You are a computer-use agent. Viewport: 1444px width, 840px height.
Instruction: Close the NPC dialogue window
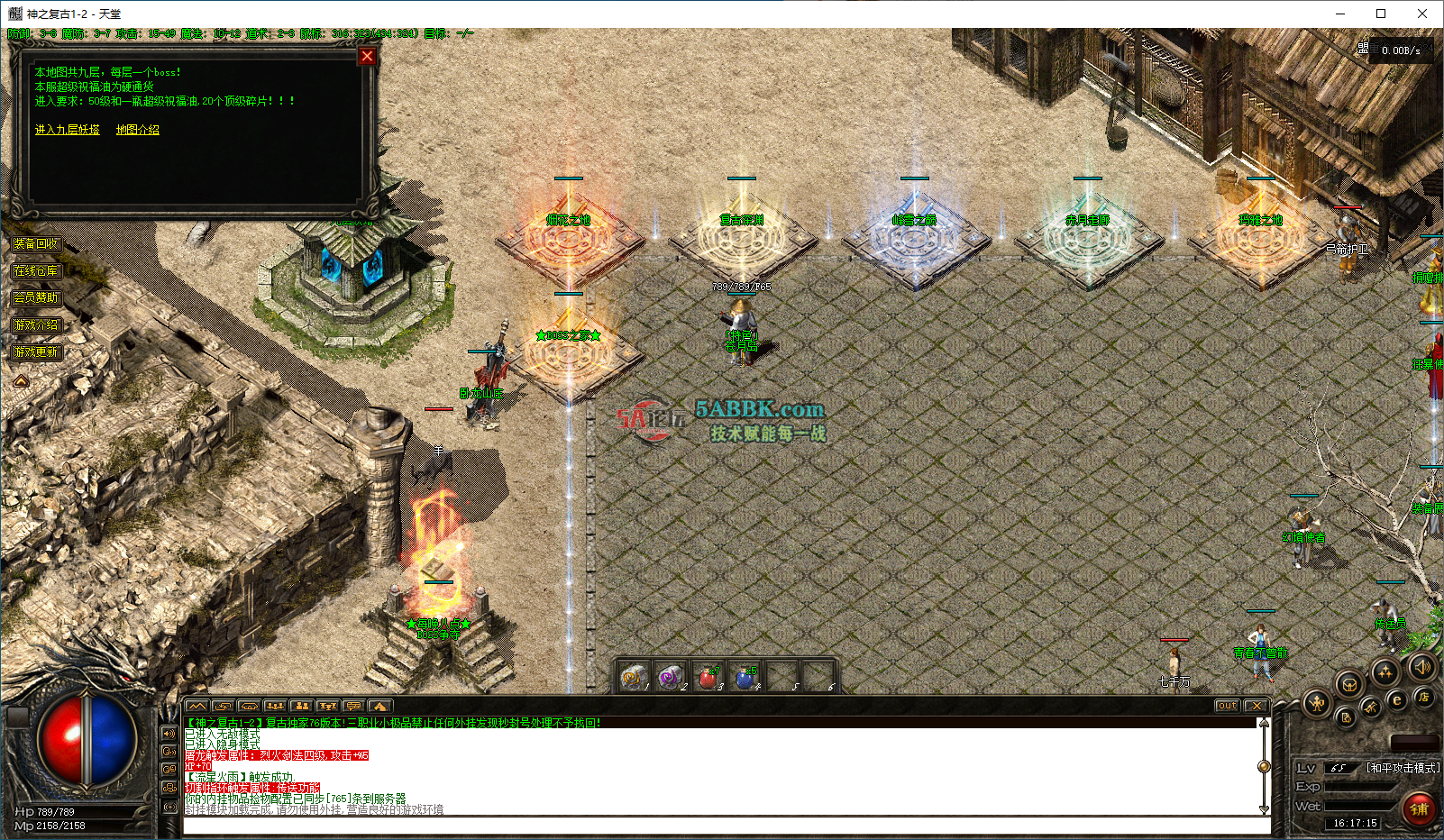point(367,56)
